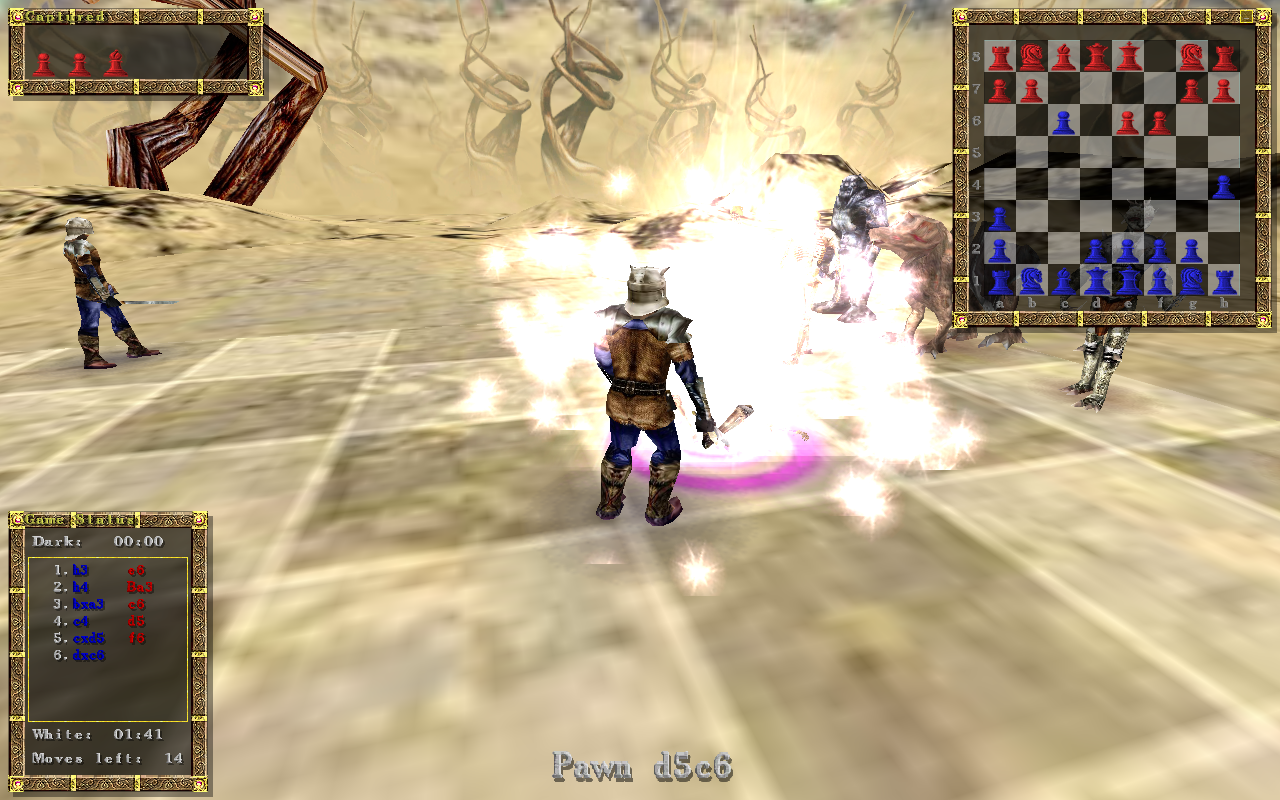Select the red knight on g8

(x=1192, y=54)
